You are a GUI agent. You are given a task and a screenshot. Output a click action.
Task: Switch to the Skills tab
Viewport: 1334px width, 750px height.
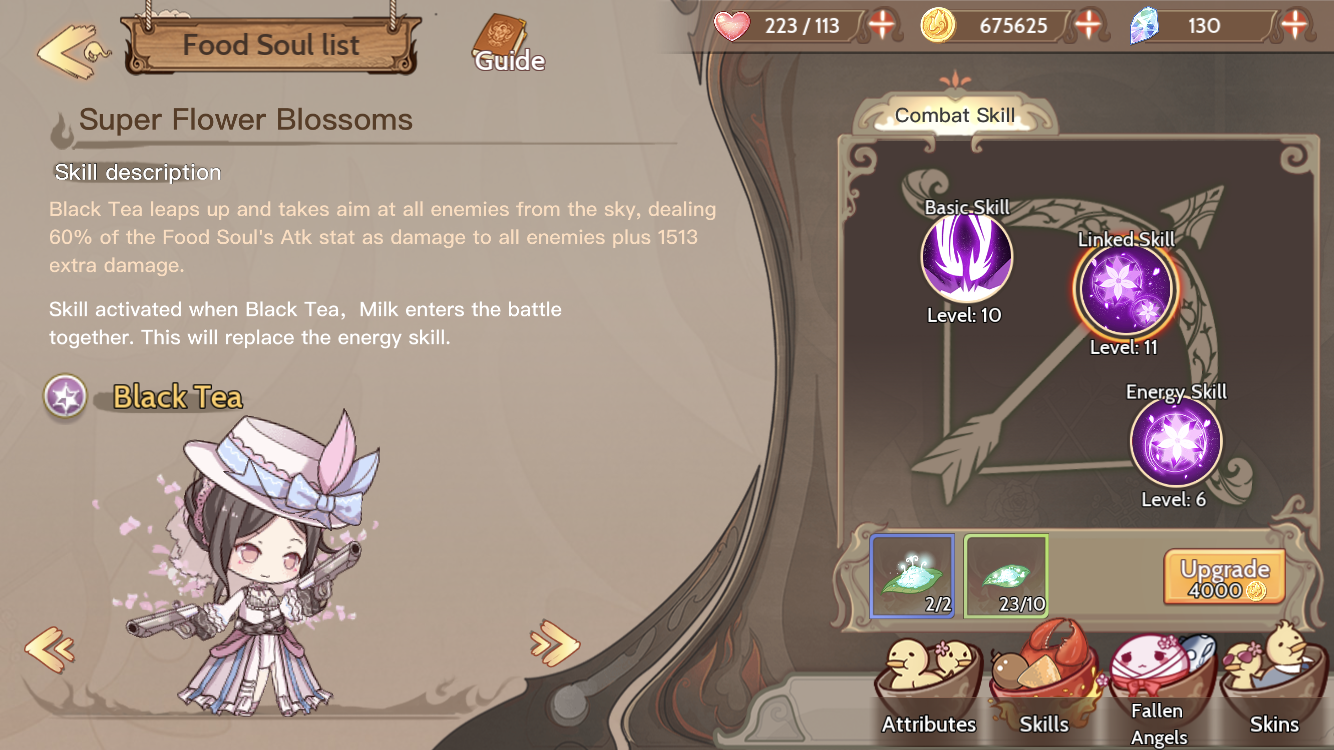coord(1043,690)
